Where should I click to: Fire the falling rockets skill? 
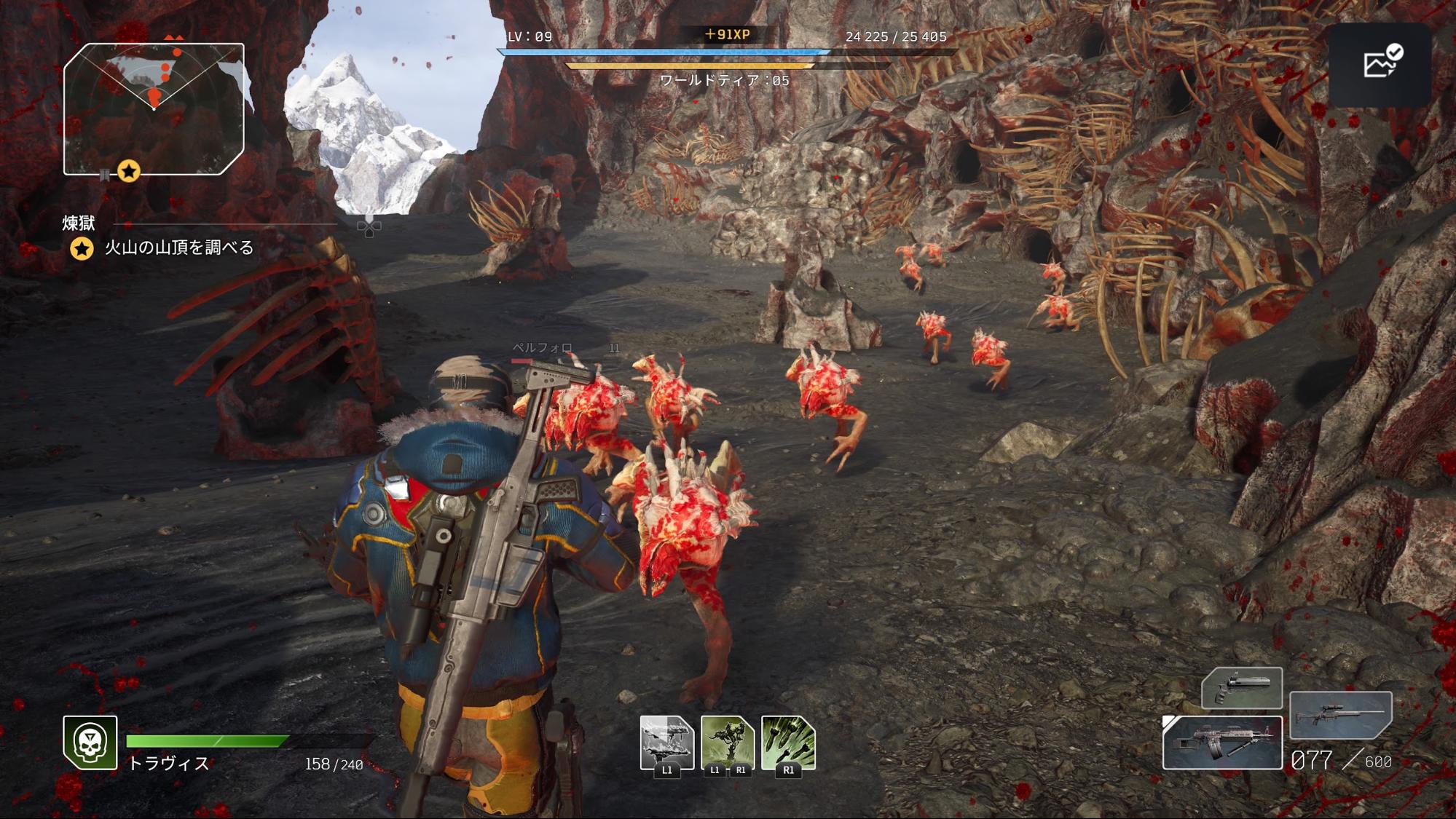pos(788,742)
